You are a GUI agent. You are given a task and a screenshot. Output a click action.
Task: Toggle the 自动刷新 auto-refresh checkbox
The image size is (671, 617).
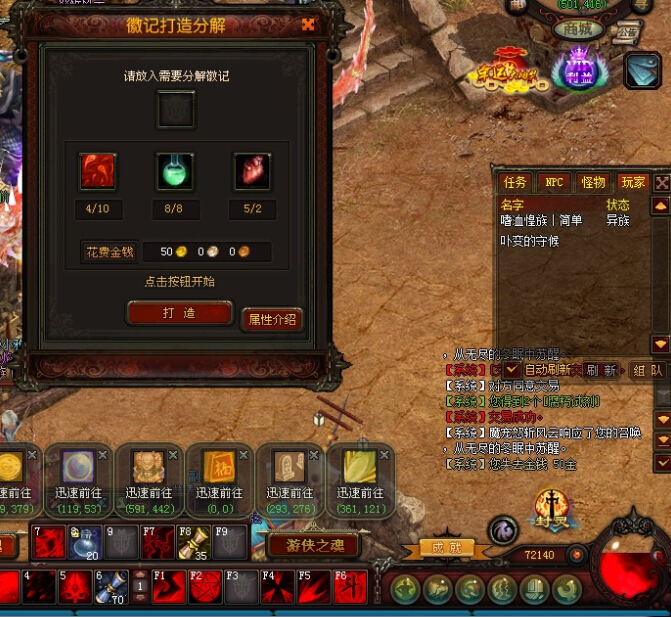(x=512, y=370)
